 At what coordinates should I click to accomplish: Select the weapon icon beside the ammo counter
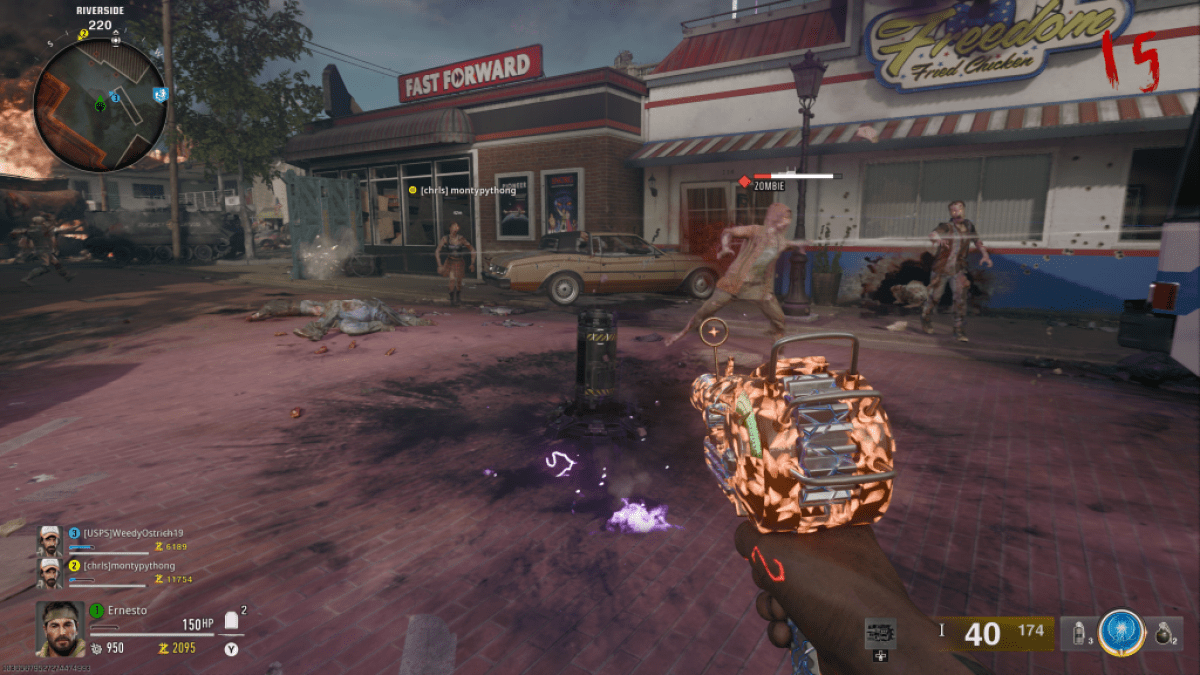880,633
